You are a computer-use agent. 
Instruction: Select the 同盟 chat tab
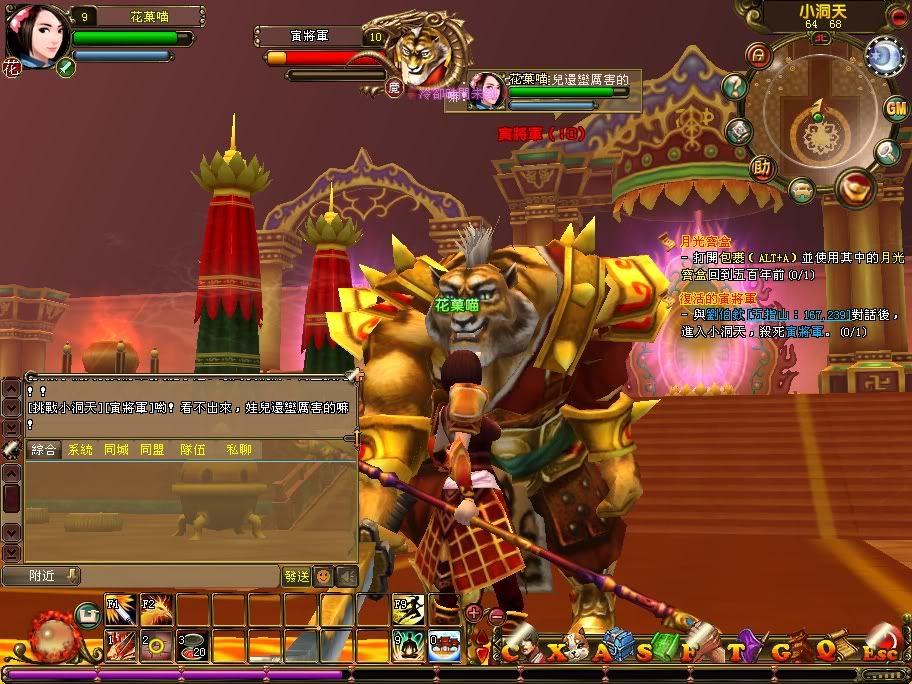(x=152, y=450)
